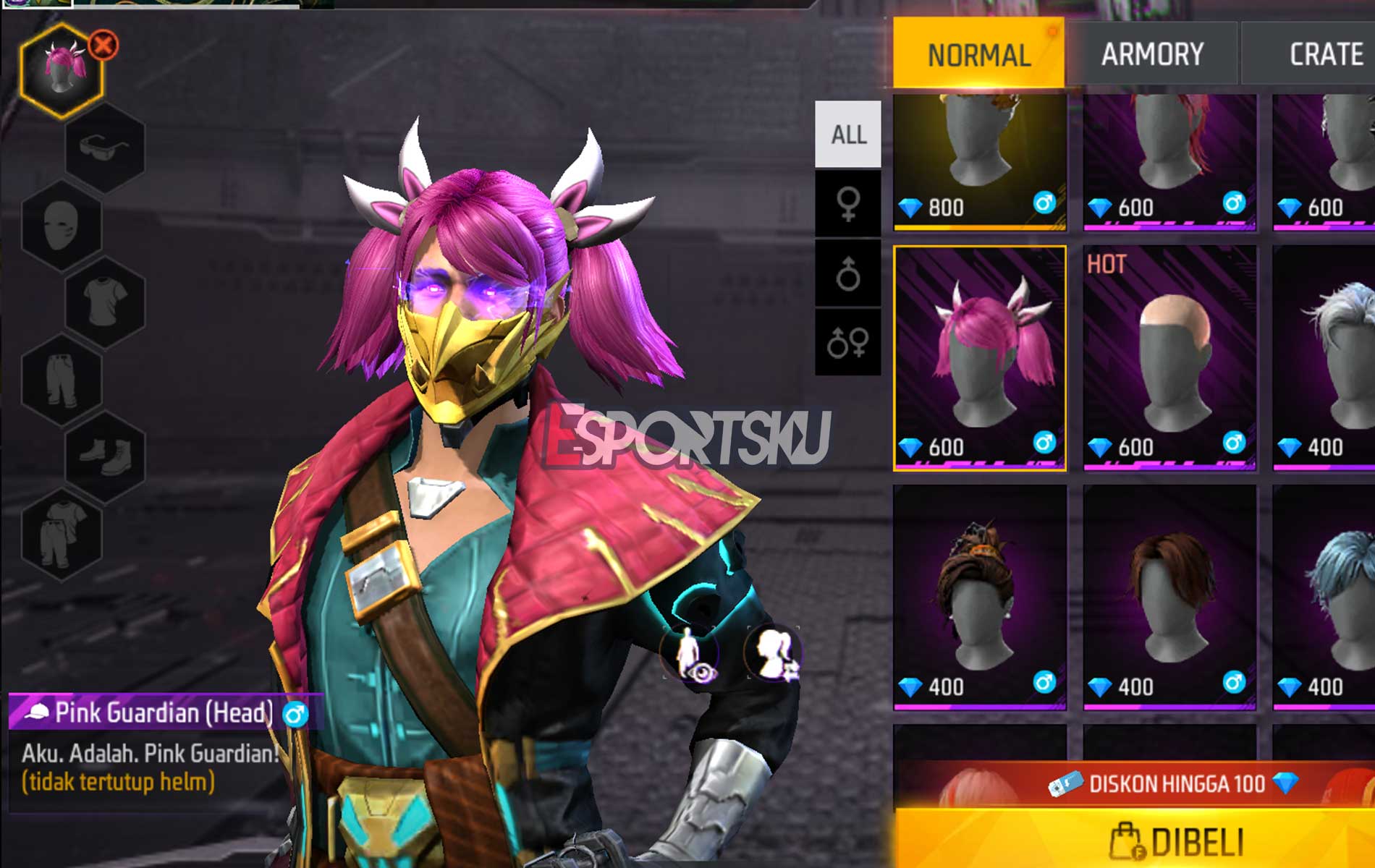Select the ALL category filter
1375x868 pixels.
848,133
